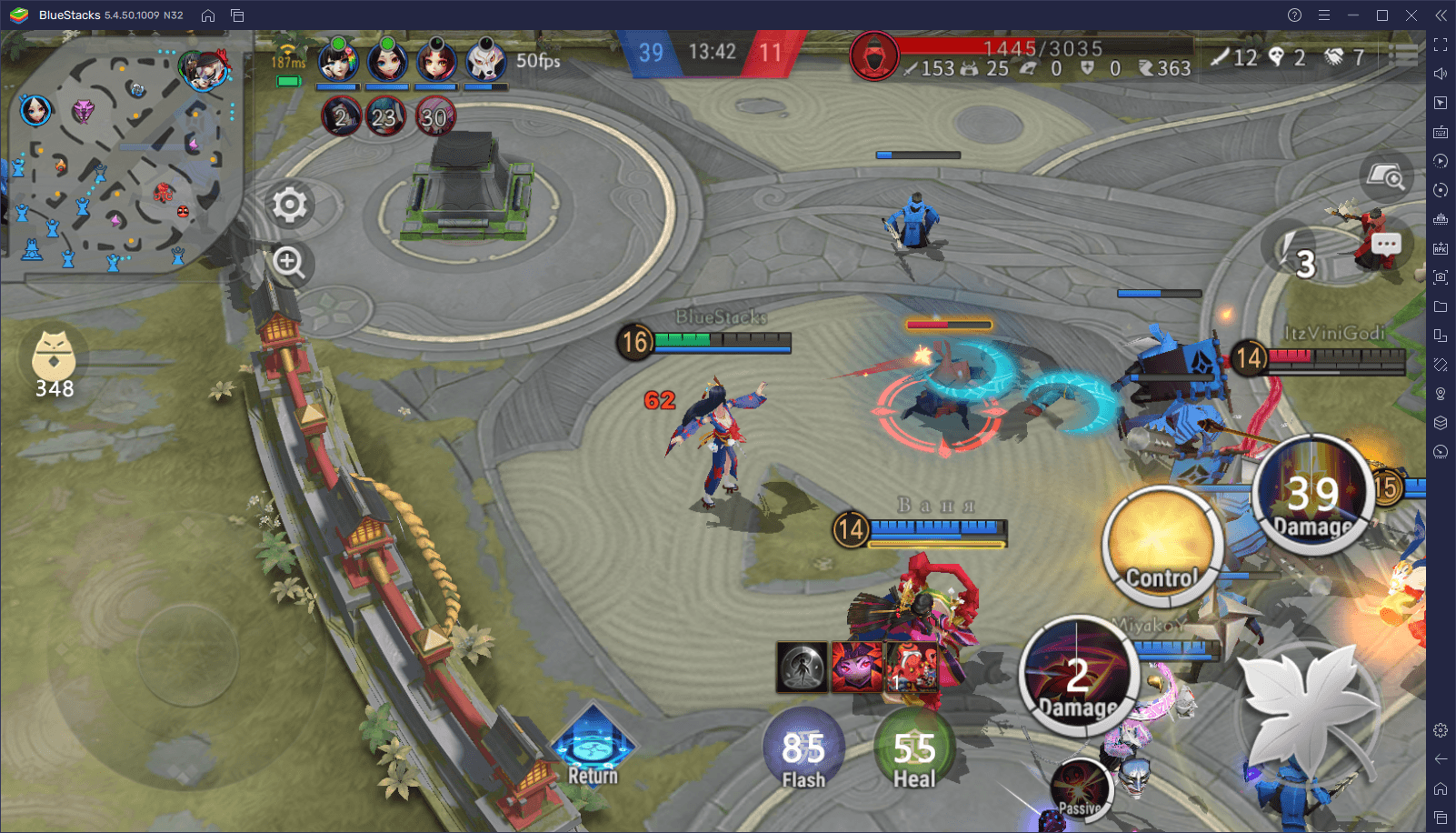
Task: Open the gear settings button
Action: 290,205
